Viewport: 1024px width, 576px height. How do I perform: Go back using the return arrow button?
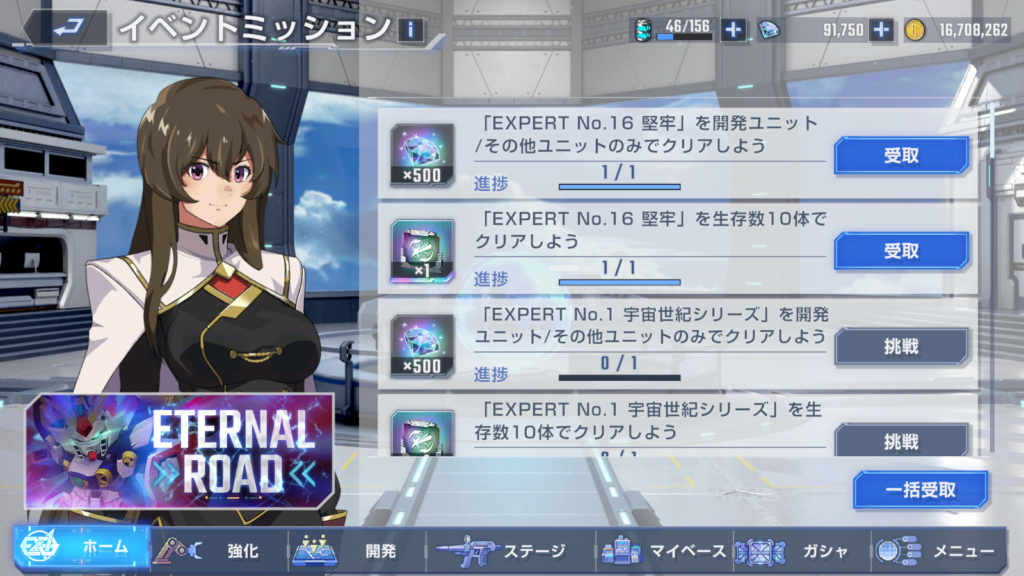[66, 28]
